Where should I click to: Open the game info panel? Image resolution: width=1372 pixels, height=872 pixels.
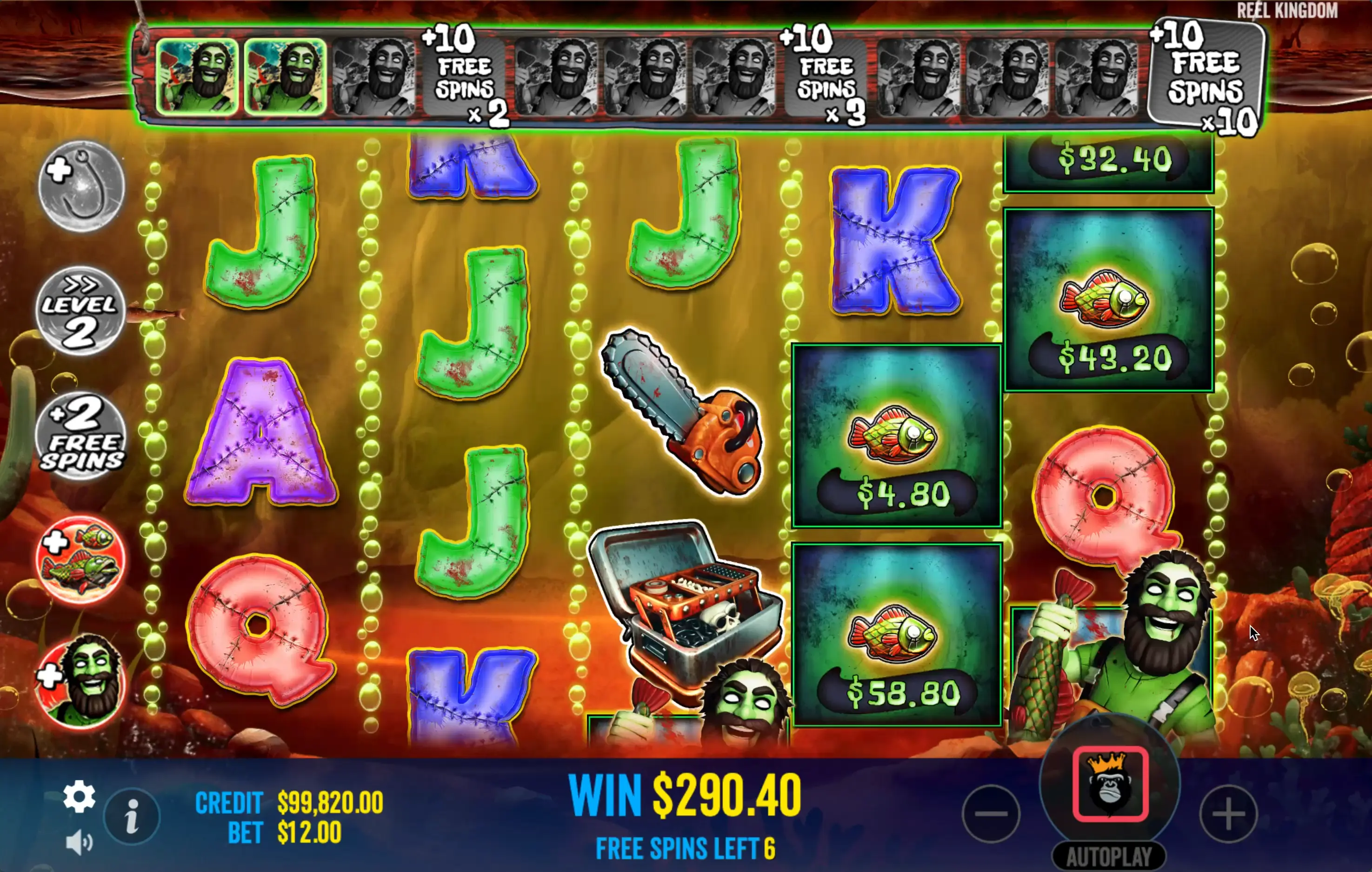pos(132,816)
